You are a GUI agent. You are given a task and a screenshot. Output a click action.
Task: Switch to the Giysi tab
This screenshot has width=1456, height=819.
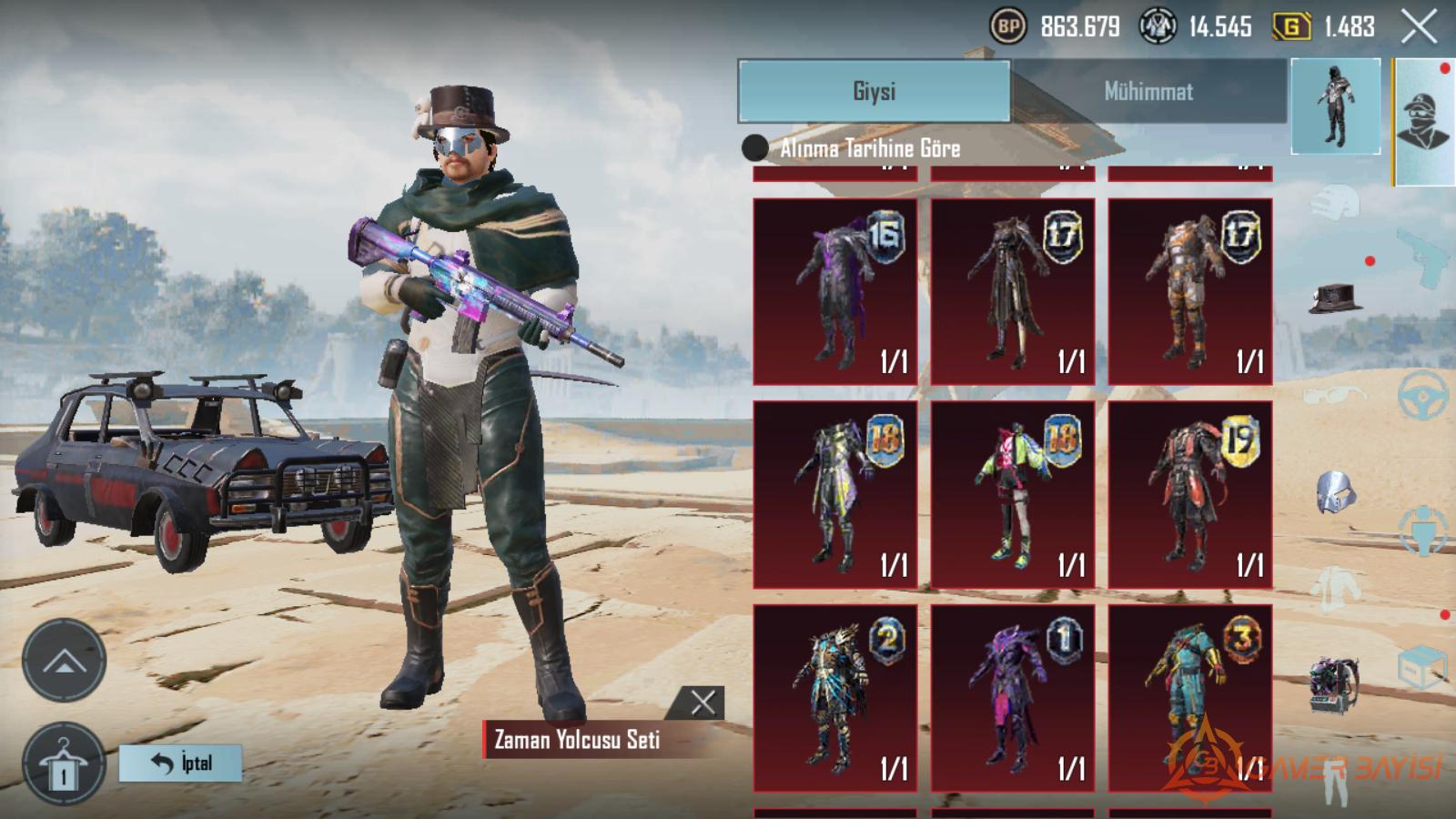coord(874,91)
